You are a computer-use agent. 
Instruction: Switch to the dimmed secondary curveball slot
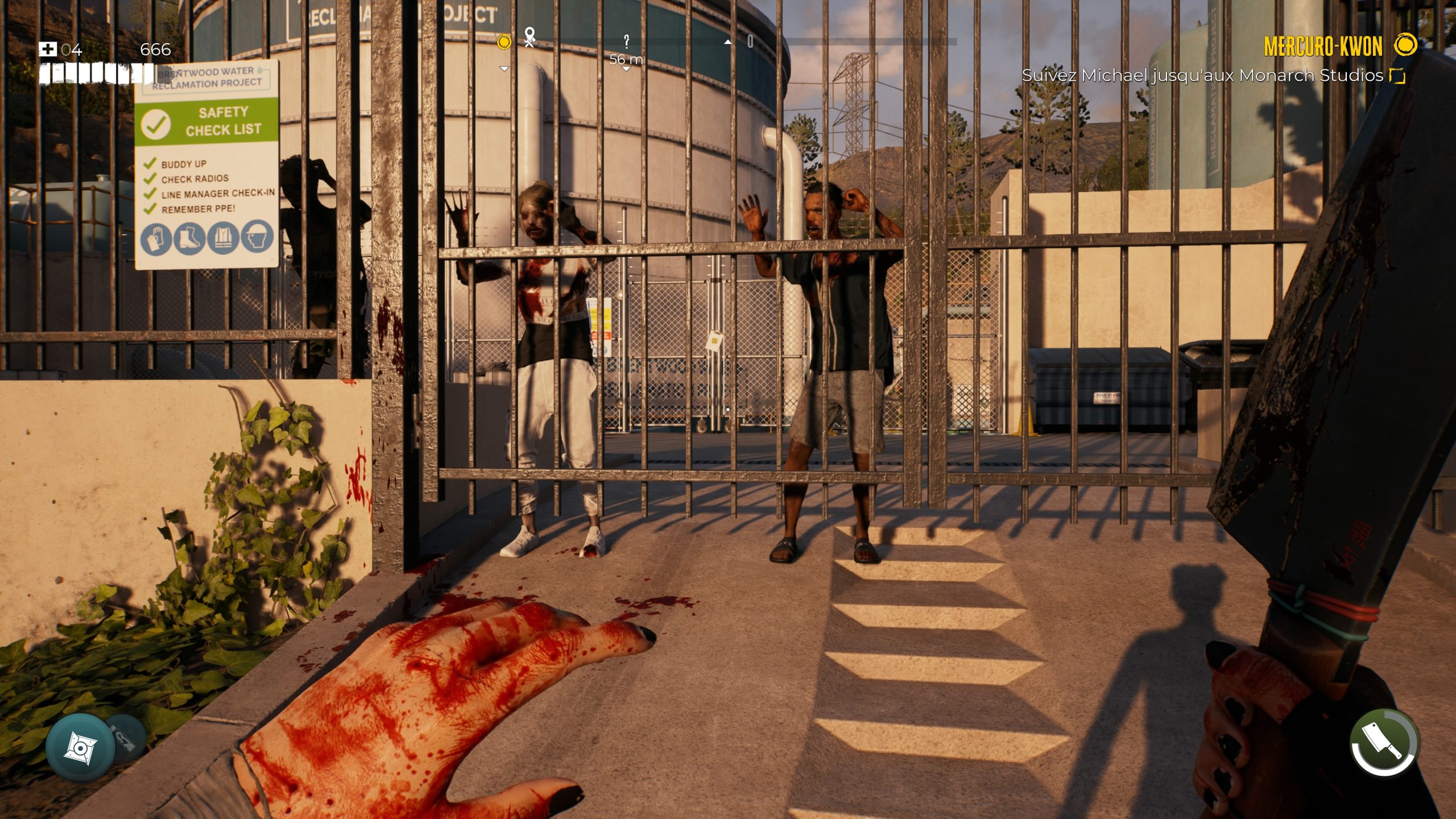coord(125,738)
